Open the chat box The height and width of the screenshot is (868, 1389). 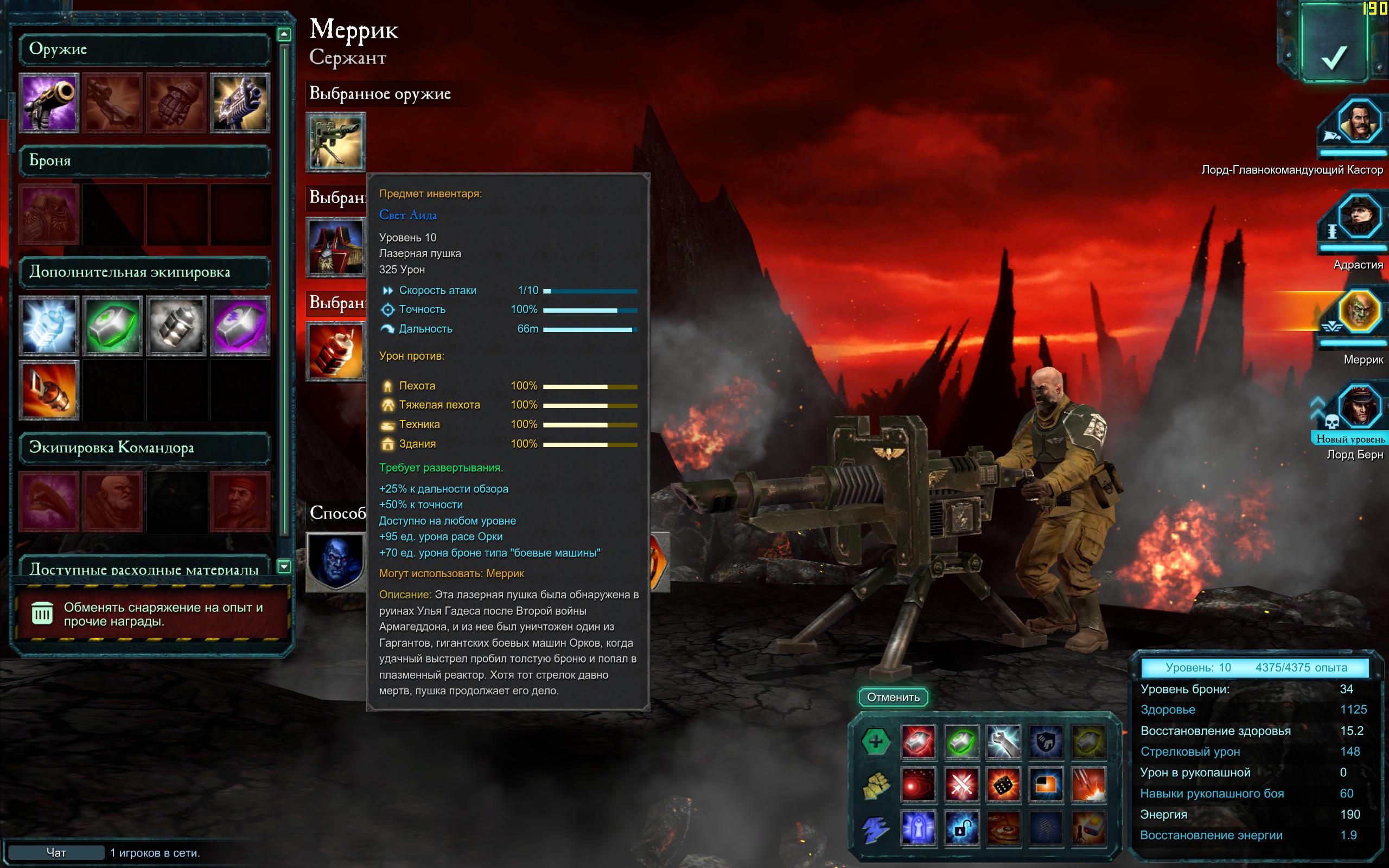click(56, 852)
